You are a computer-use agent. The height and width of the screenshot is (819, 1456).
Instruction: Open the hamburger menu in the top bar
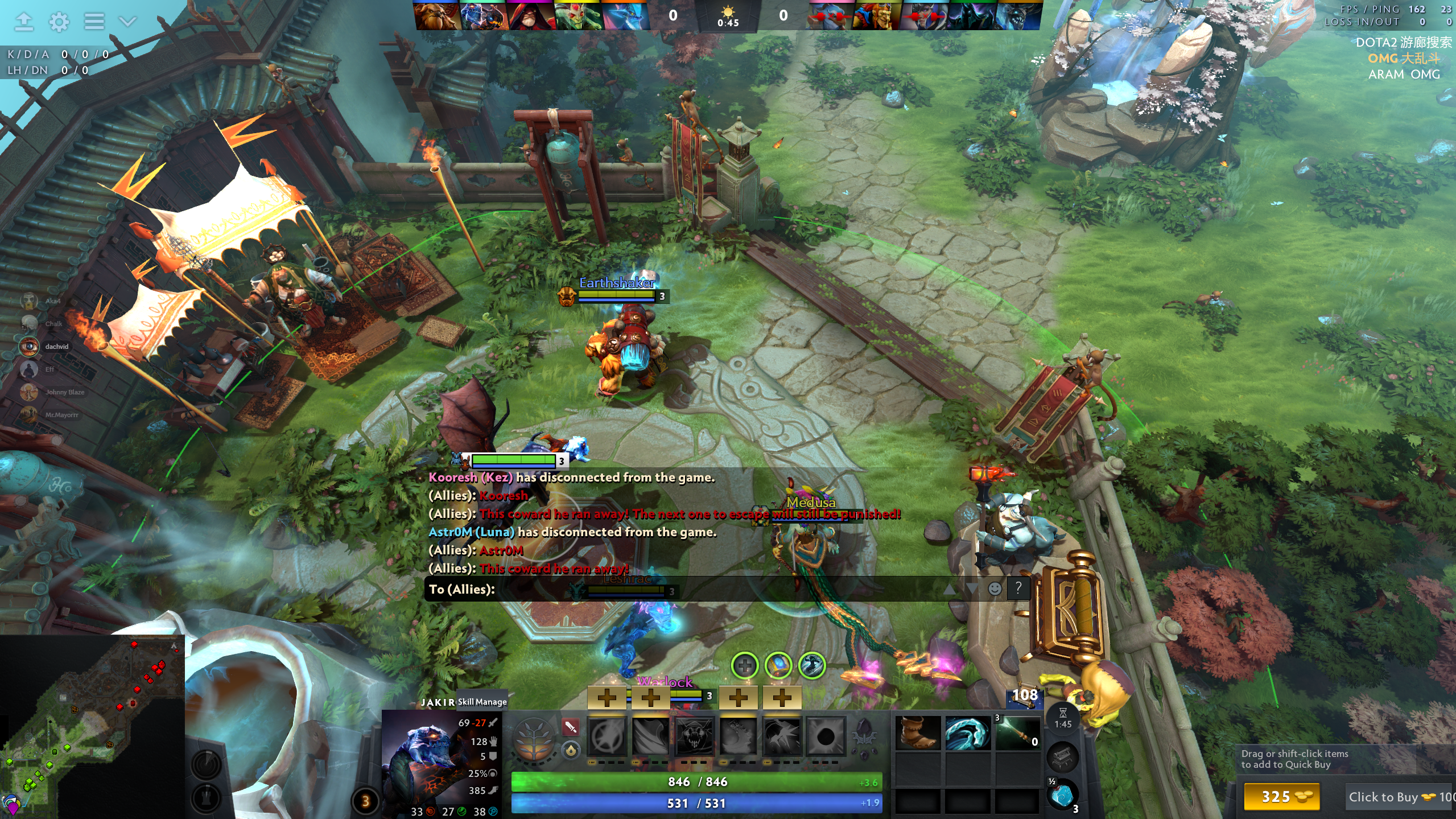click(94, 22)
